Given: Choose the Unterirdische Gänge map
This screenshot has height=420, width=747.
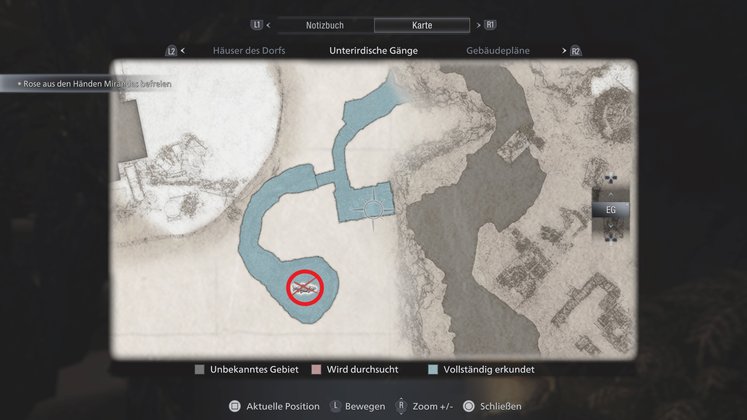Looking at the screenshot, I should tap(373, 50).
